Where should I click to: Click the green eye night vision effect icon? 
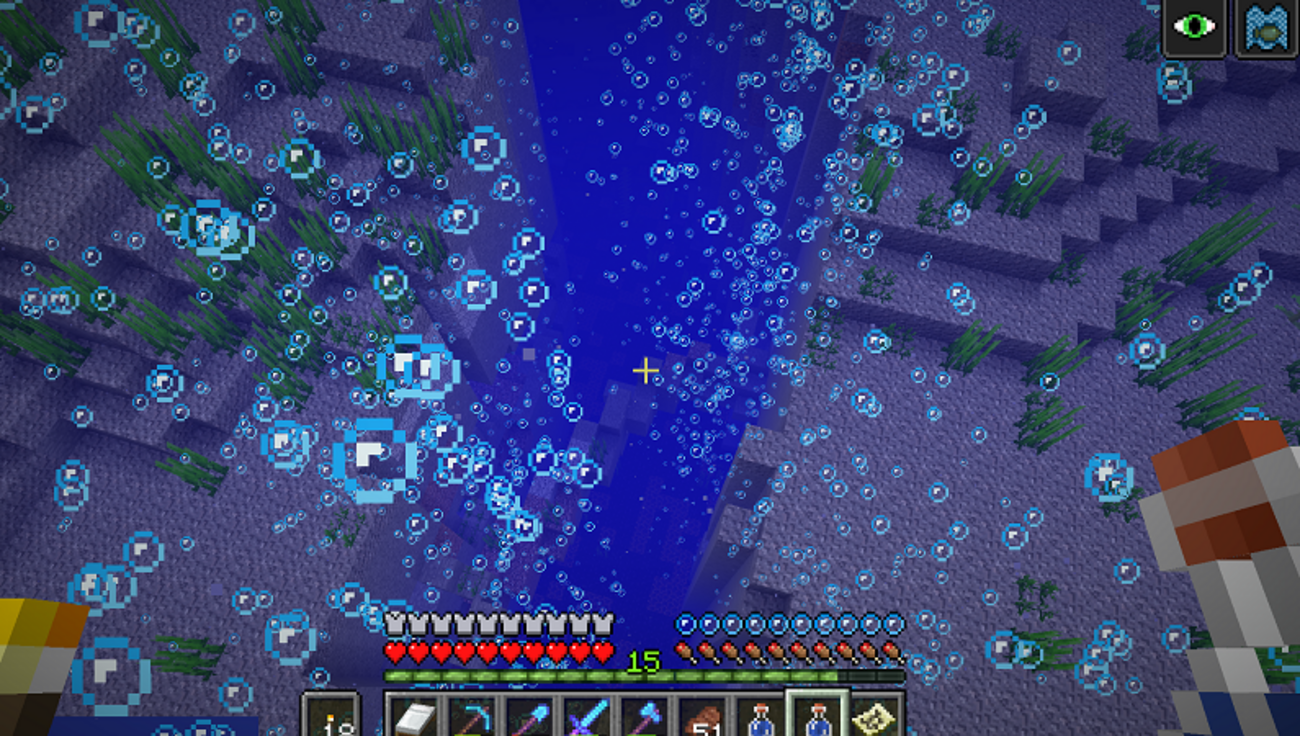pyautogui.click(x=1194, y=26)
